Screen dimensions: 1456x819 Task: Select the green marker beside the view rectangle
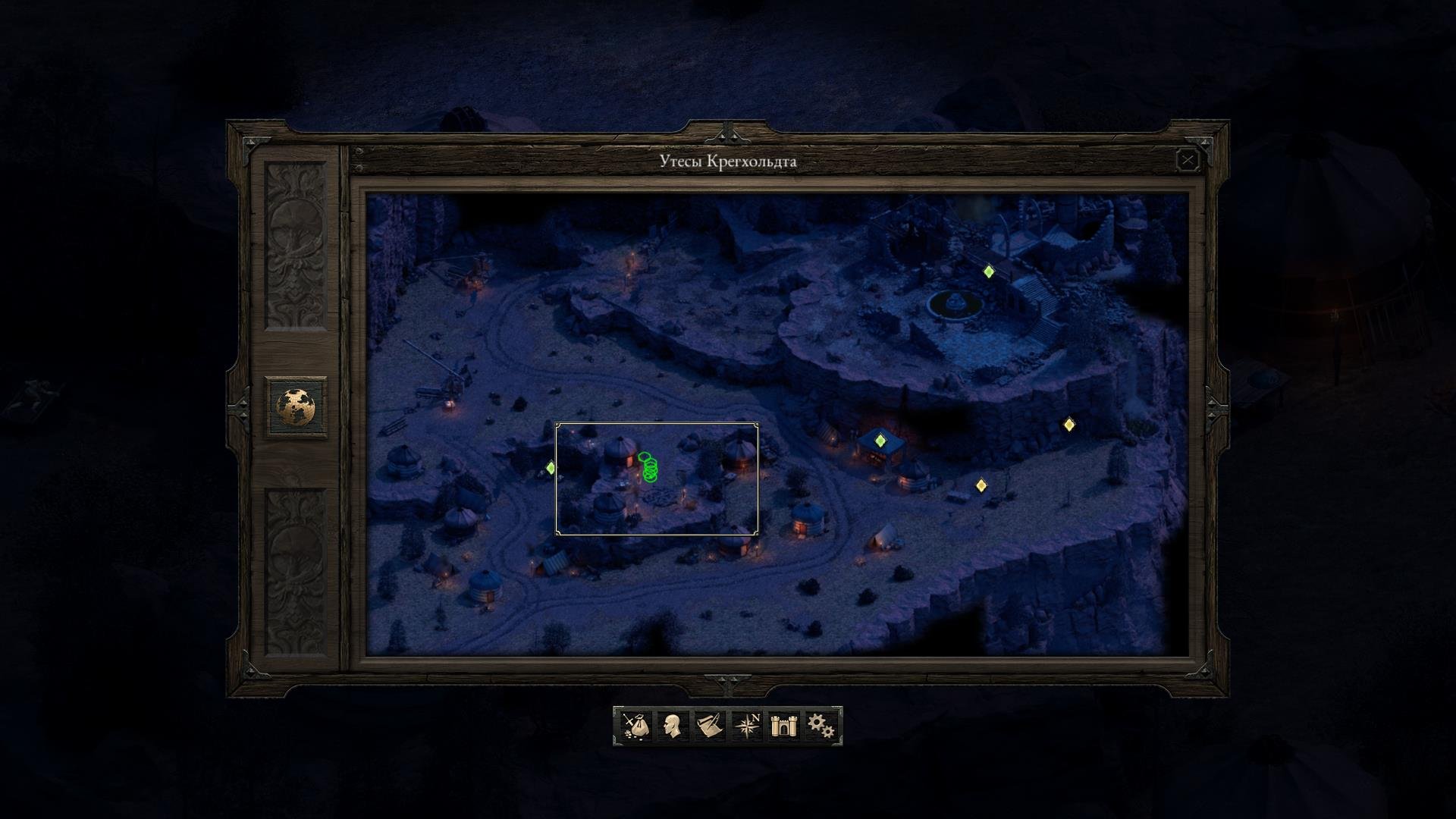click(551, 469)
